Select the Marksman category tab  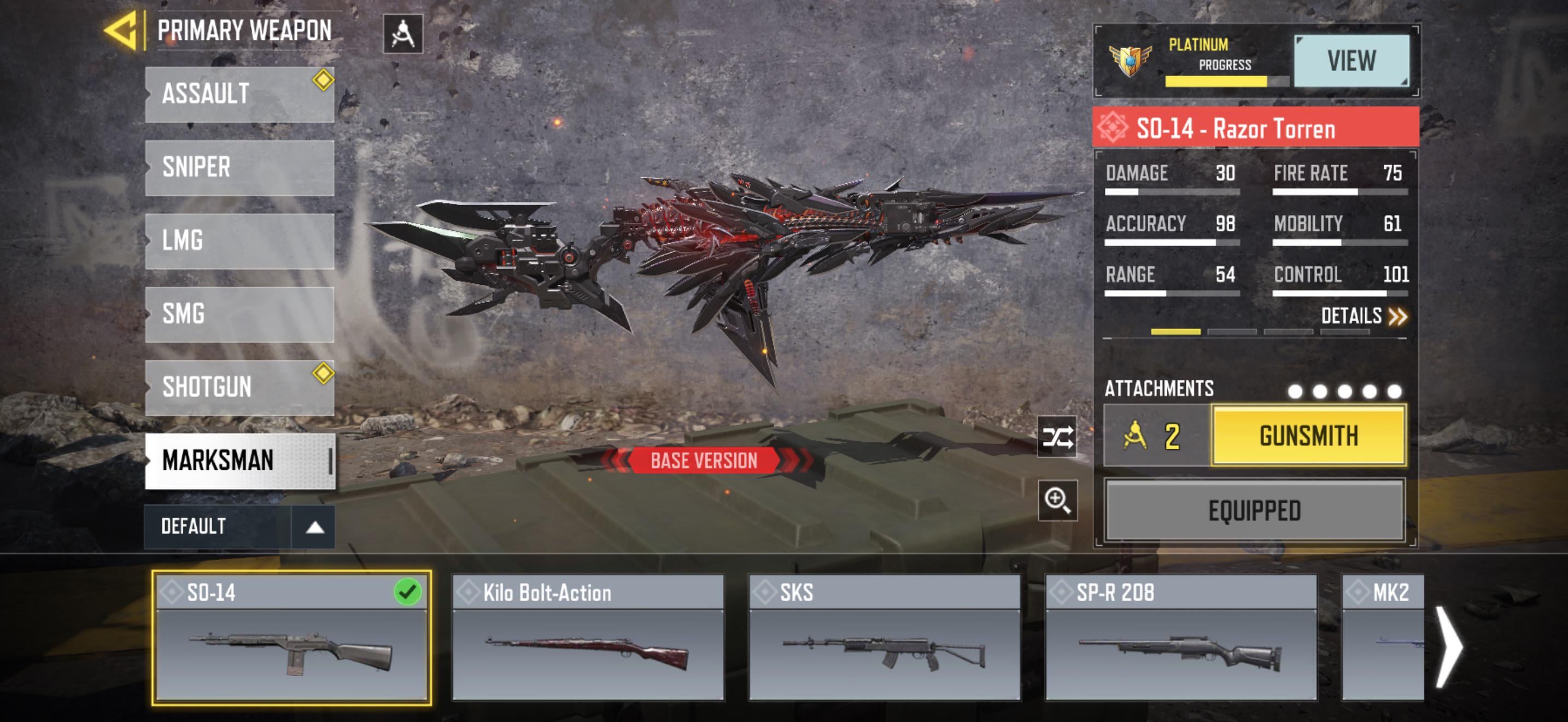point(239,461)
